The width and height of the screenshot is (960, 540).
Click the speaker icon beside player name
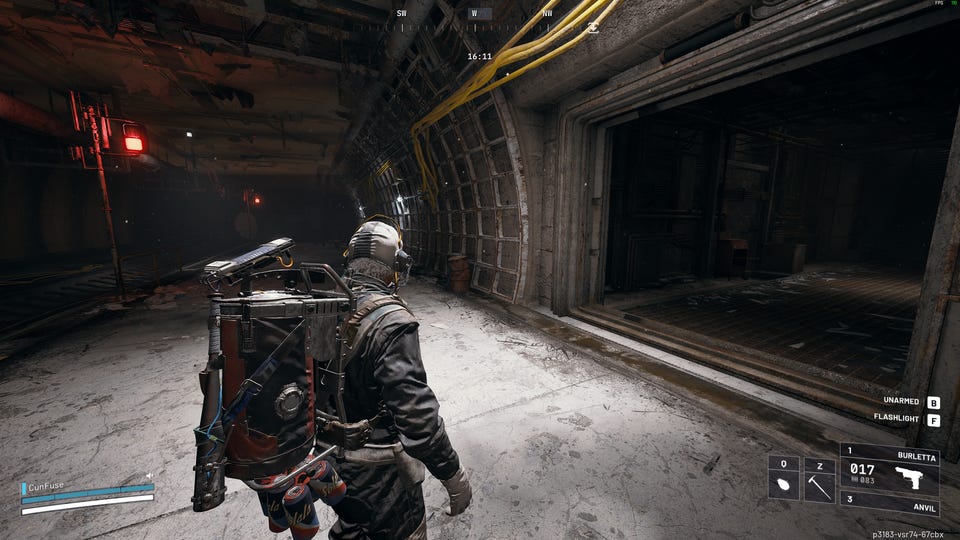pos(149,476)
